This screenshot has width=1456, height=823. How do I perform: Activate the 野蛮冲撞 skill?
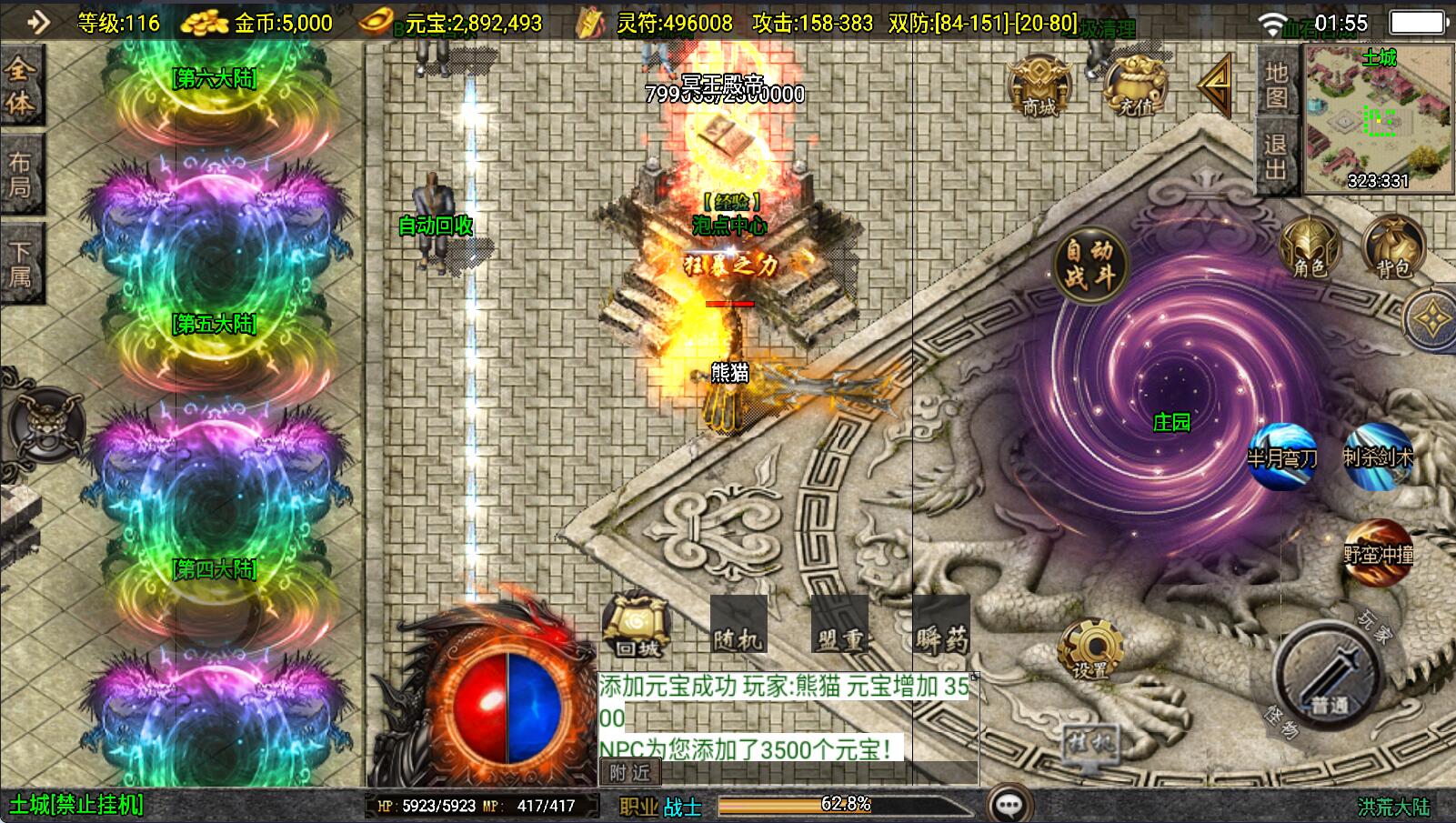pos(1378,551)
